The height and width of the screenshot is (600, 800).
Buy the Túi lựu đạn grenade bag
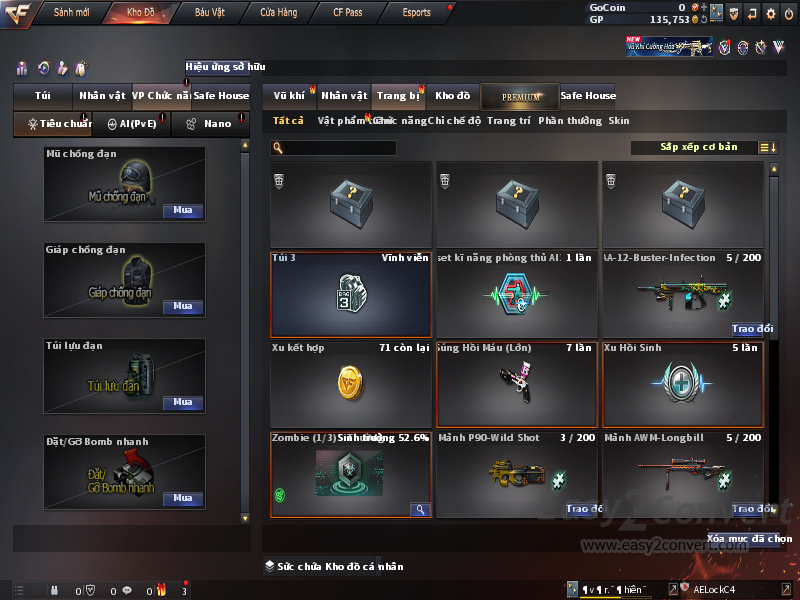pos(182,402)
